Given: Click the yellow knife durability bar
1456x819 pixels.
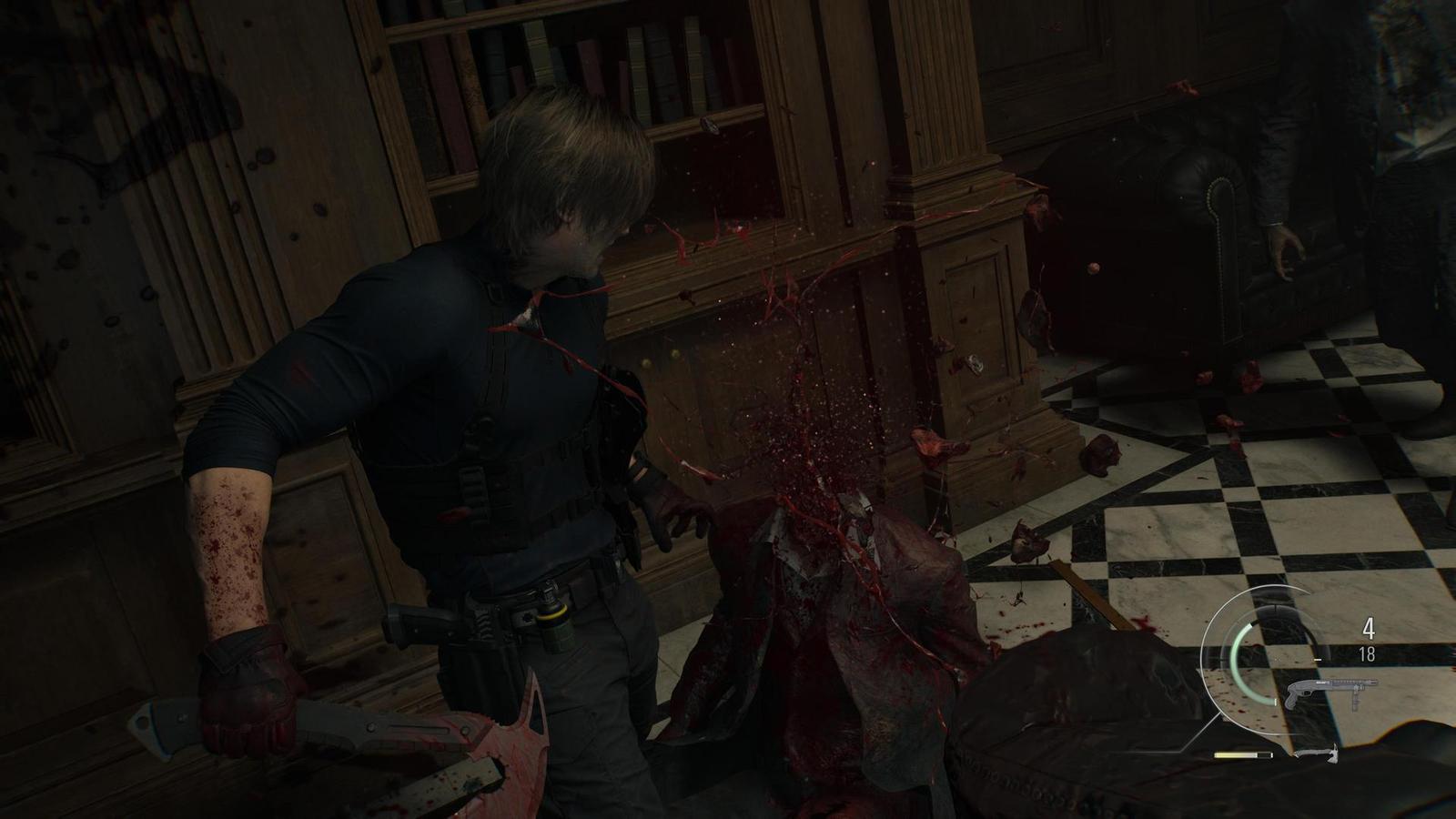Looking at the screenshot, I should [1234, 754].
